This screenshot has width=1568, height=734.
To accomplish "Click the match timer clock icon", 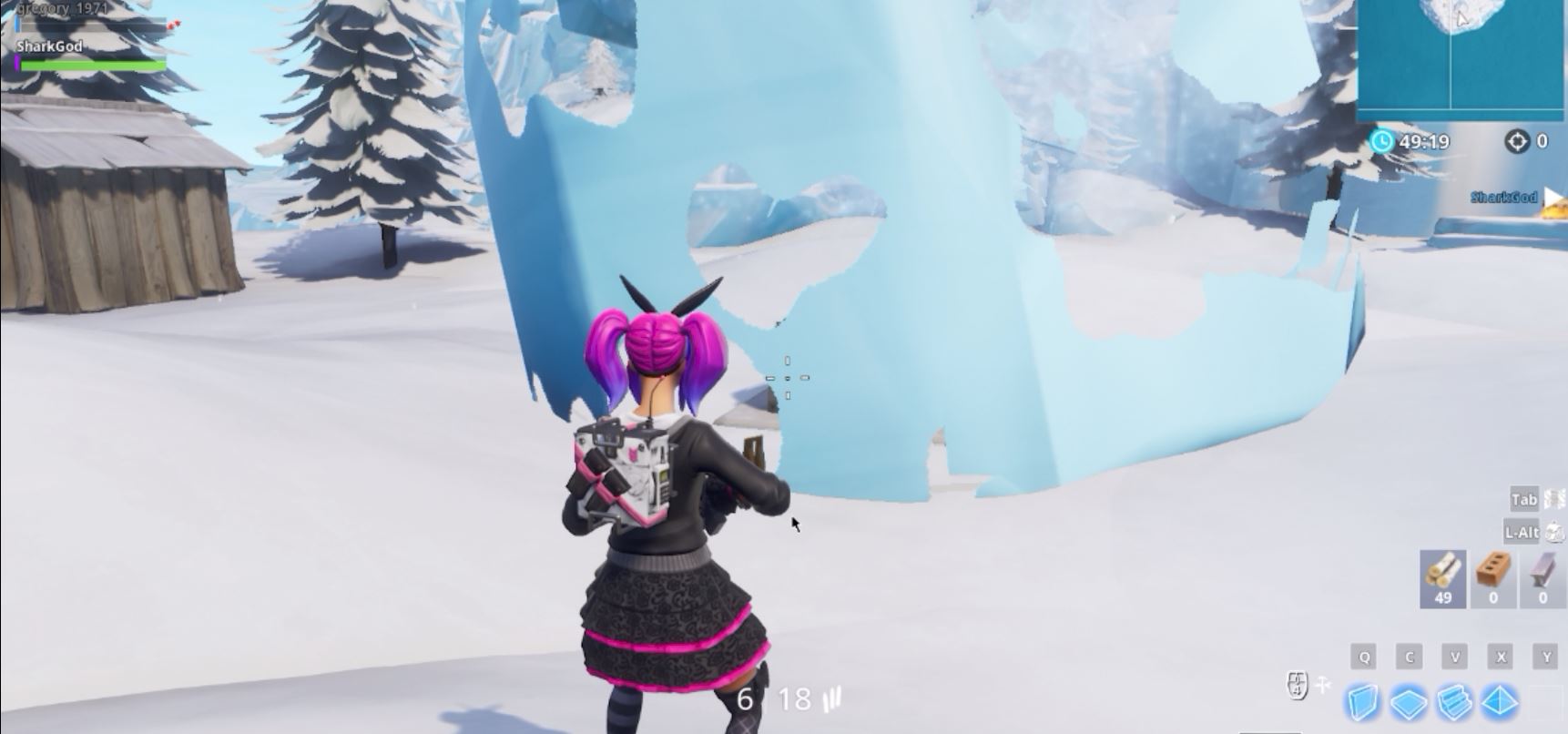I will click(x=1381, y=141).
